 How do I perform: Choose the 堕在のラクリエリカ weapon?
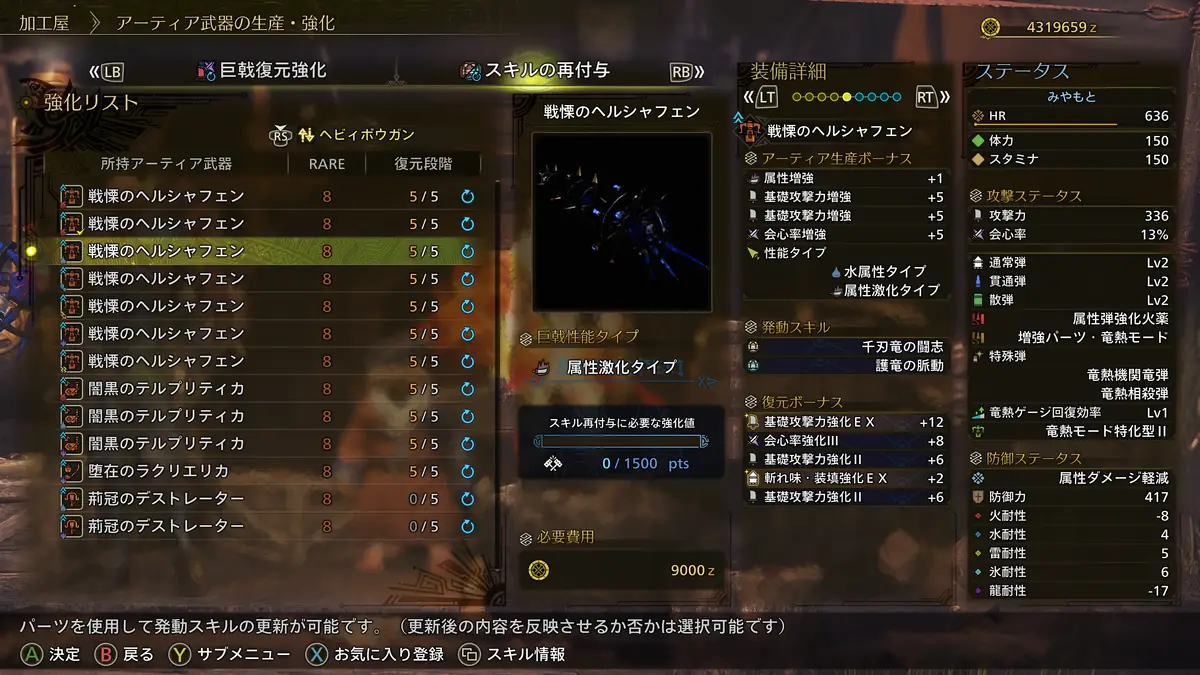tap(267, 471)
